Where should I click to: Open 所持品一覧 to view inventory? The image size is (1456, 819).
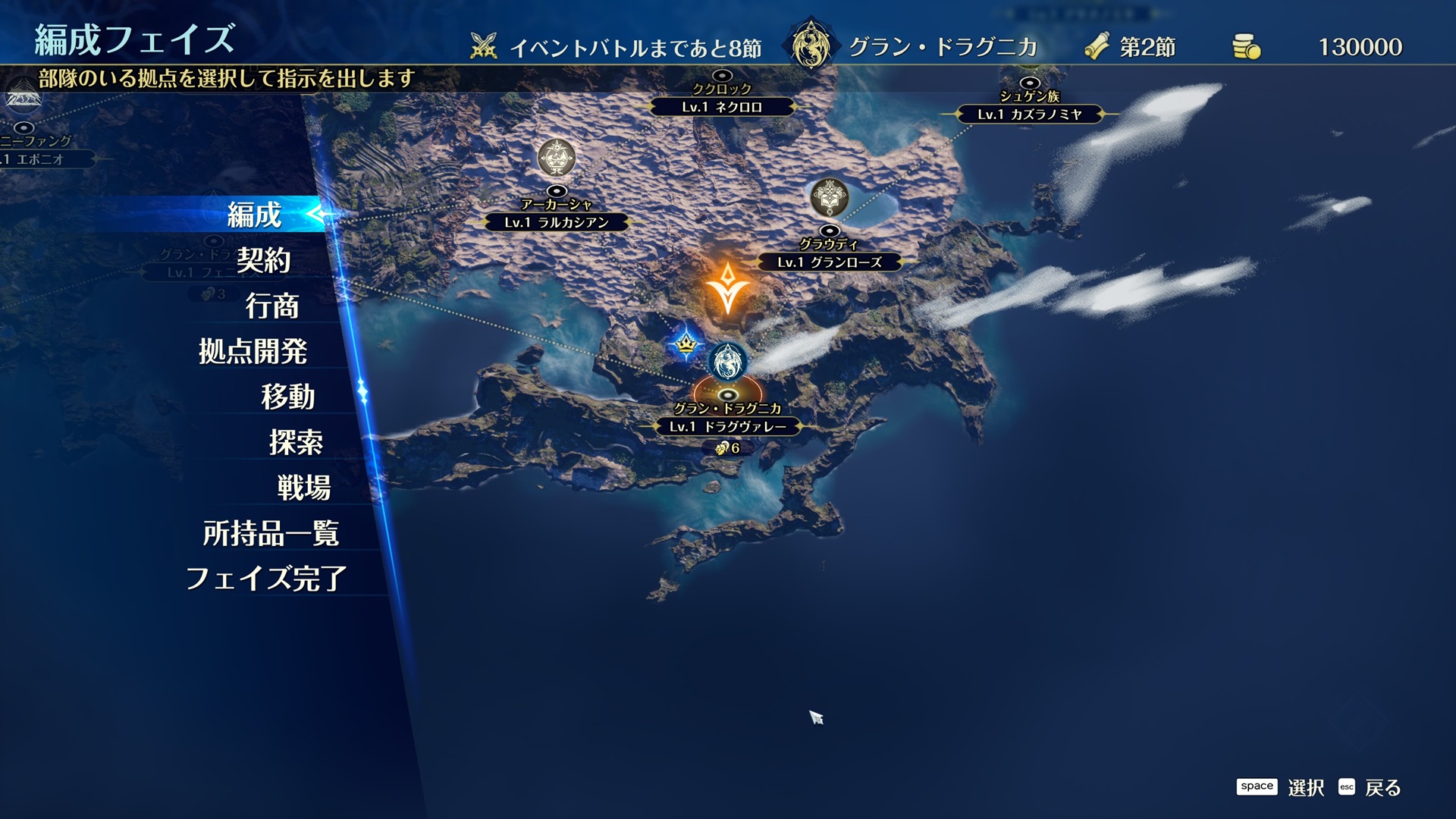[x=273, y=533]
